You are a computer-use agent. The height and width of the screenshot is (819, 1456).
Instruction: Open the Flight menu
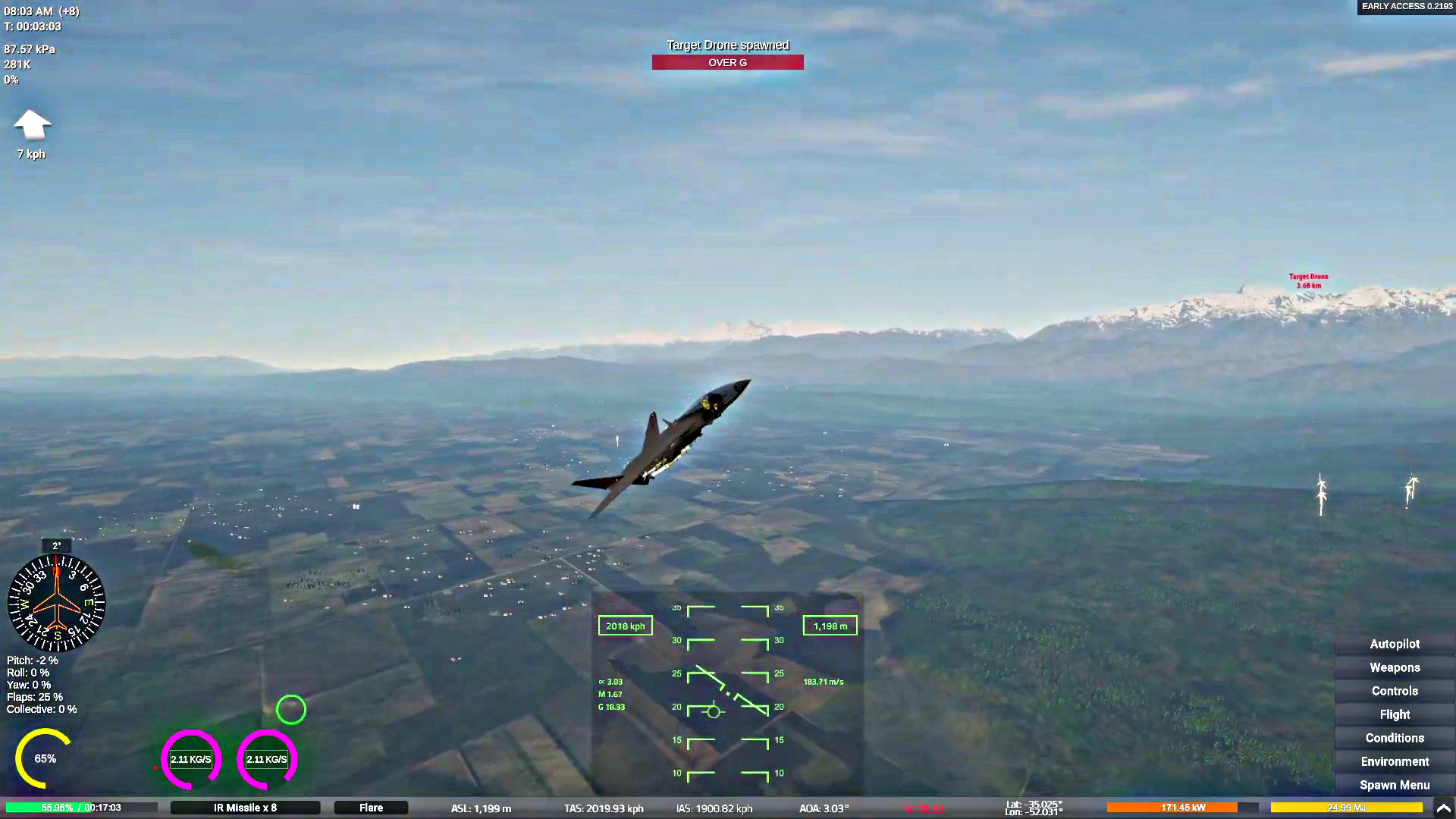(1395, 714)
